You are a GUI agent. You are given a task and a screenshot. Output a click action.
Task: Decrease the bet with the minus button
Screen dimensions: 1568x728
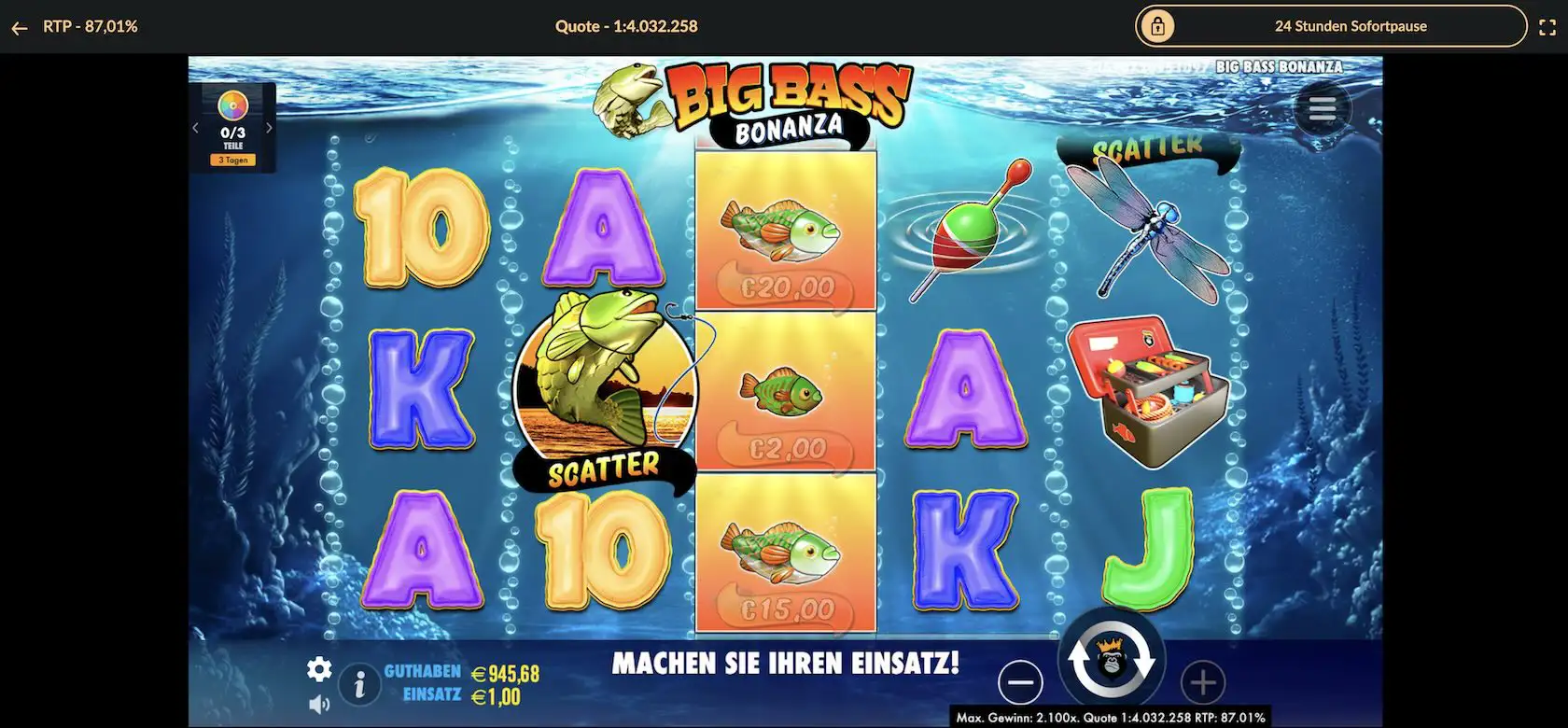click(1021, 683)
